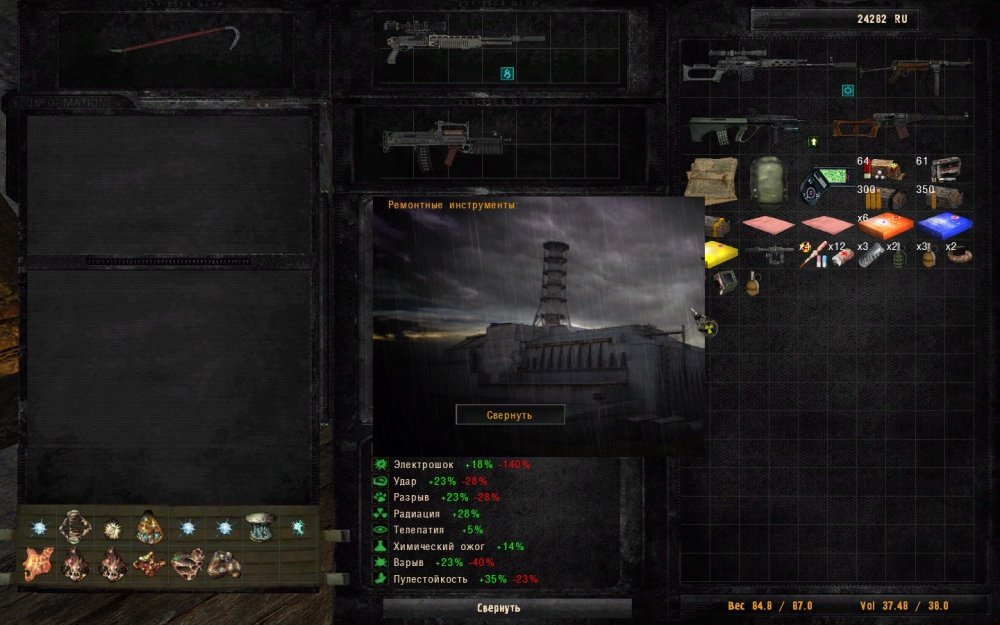Screen dimensions: 1000x625
Task: Select the orange medkit stack of six
Action: pos(885,226)
